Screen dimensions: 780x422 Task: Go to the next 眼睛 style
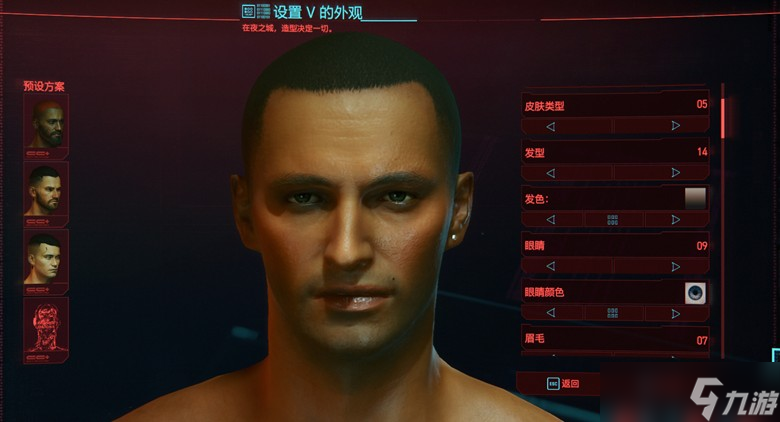(676, 267)
